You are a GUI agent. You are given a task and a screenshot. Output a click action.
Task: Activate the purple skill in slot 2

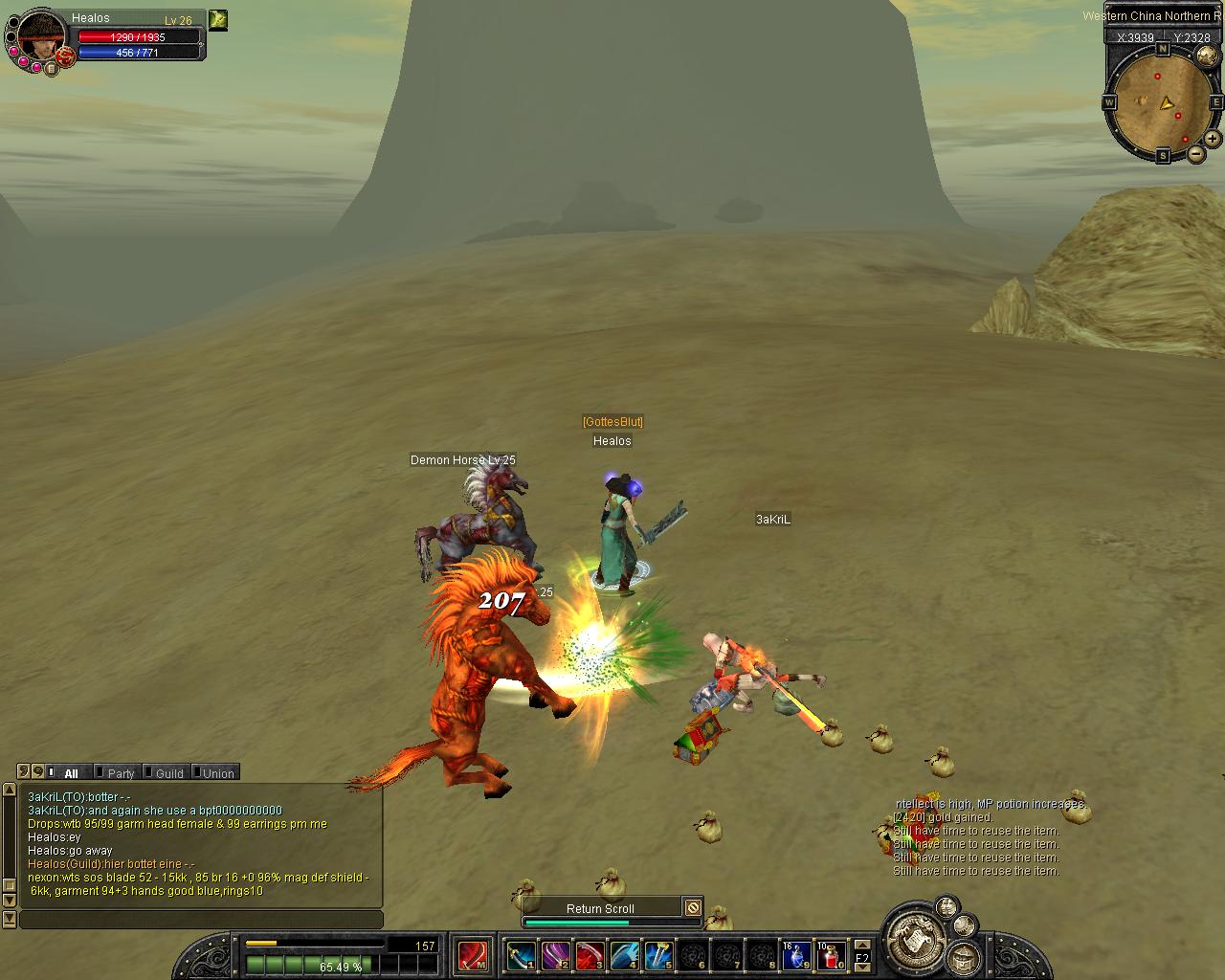tap(555, 955)
